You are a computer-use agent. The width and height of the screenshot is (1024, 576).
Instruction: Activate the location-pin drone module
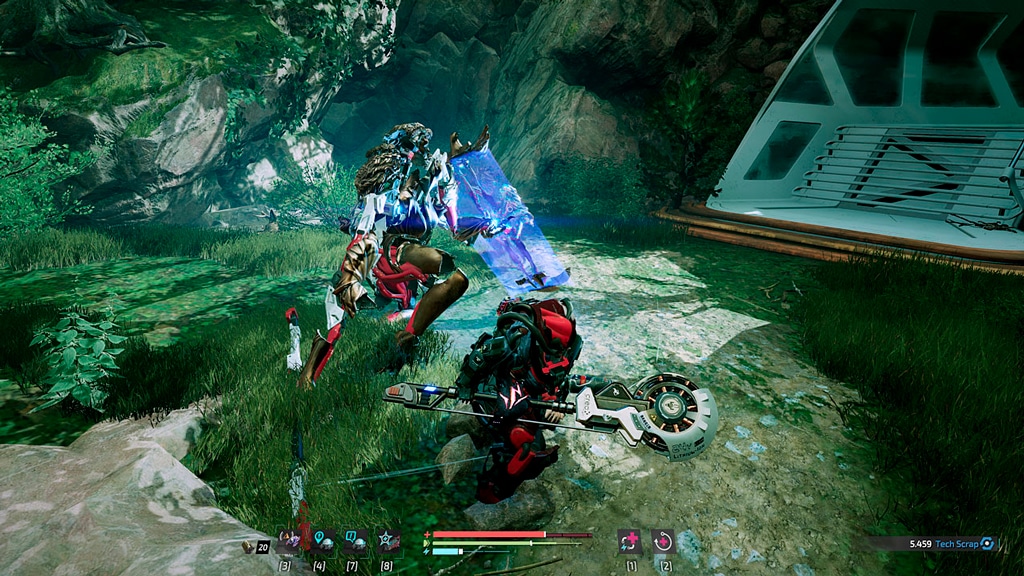(x=322, y=541)
